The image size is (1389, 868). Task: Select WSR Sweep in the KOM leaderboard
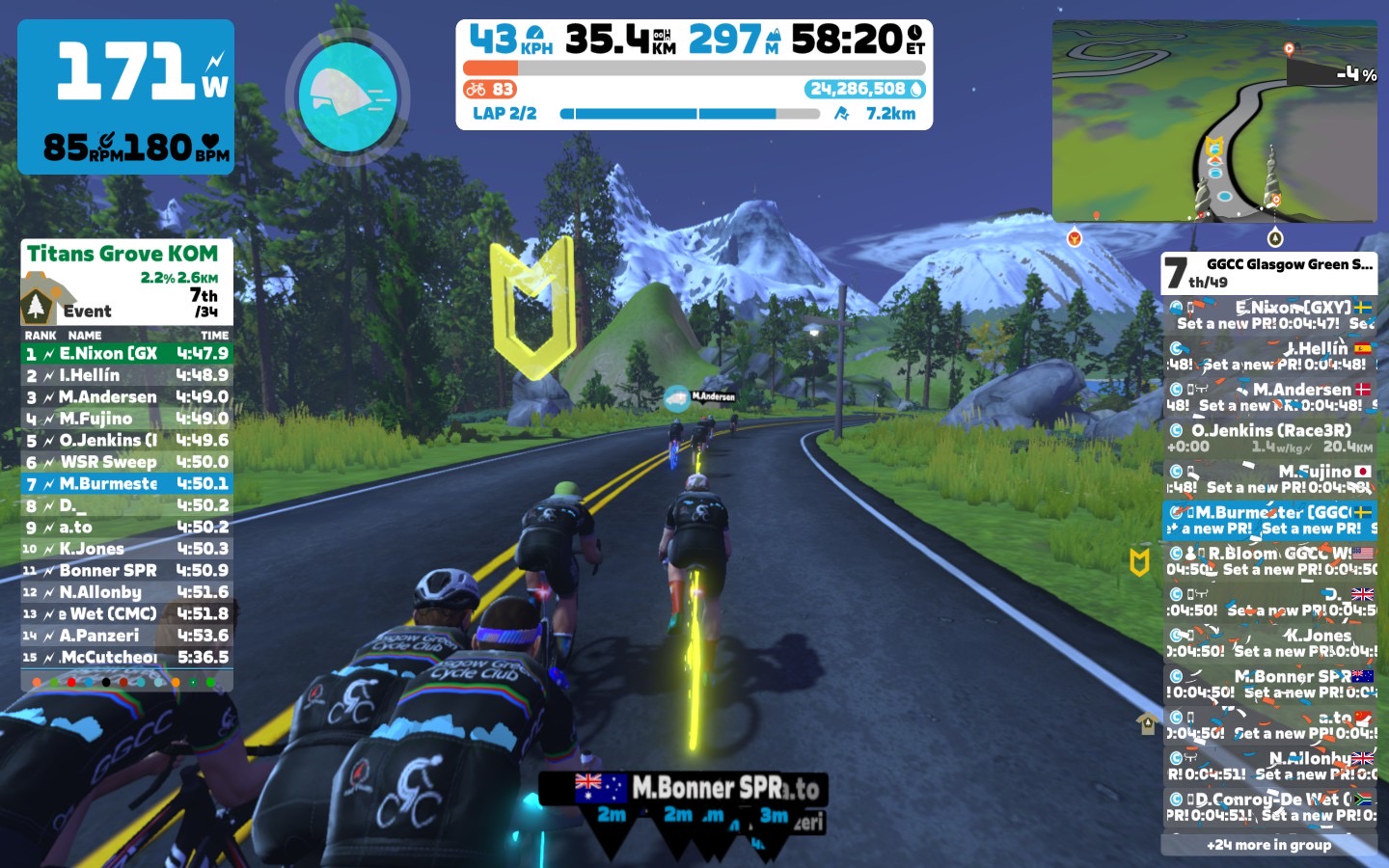tap(126, 462)
